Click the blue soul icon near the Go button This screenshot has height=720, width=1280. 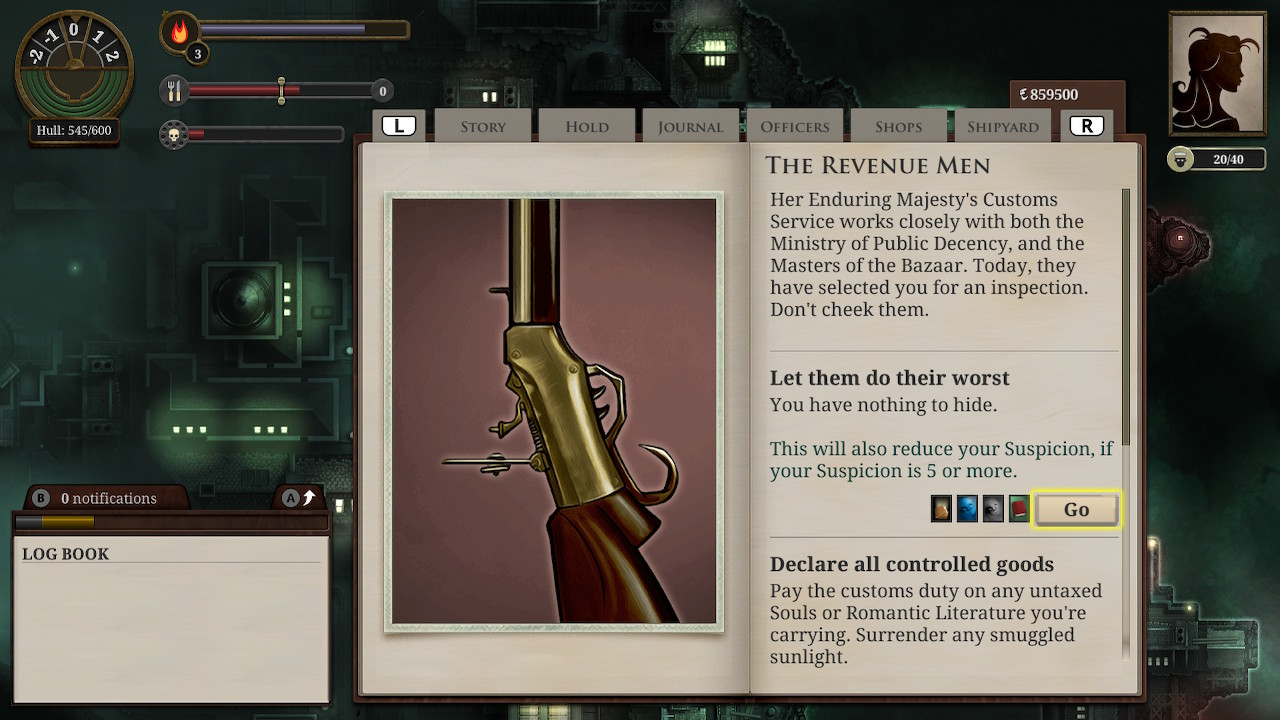(967, 508)
